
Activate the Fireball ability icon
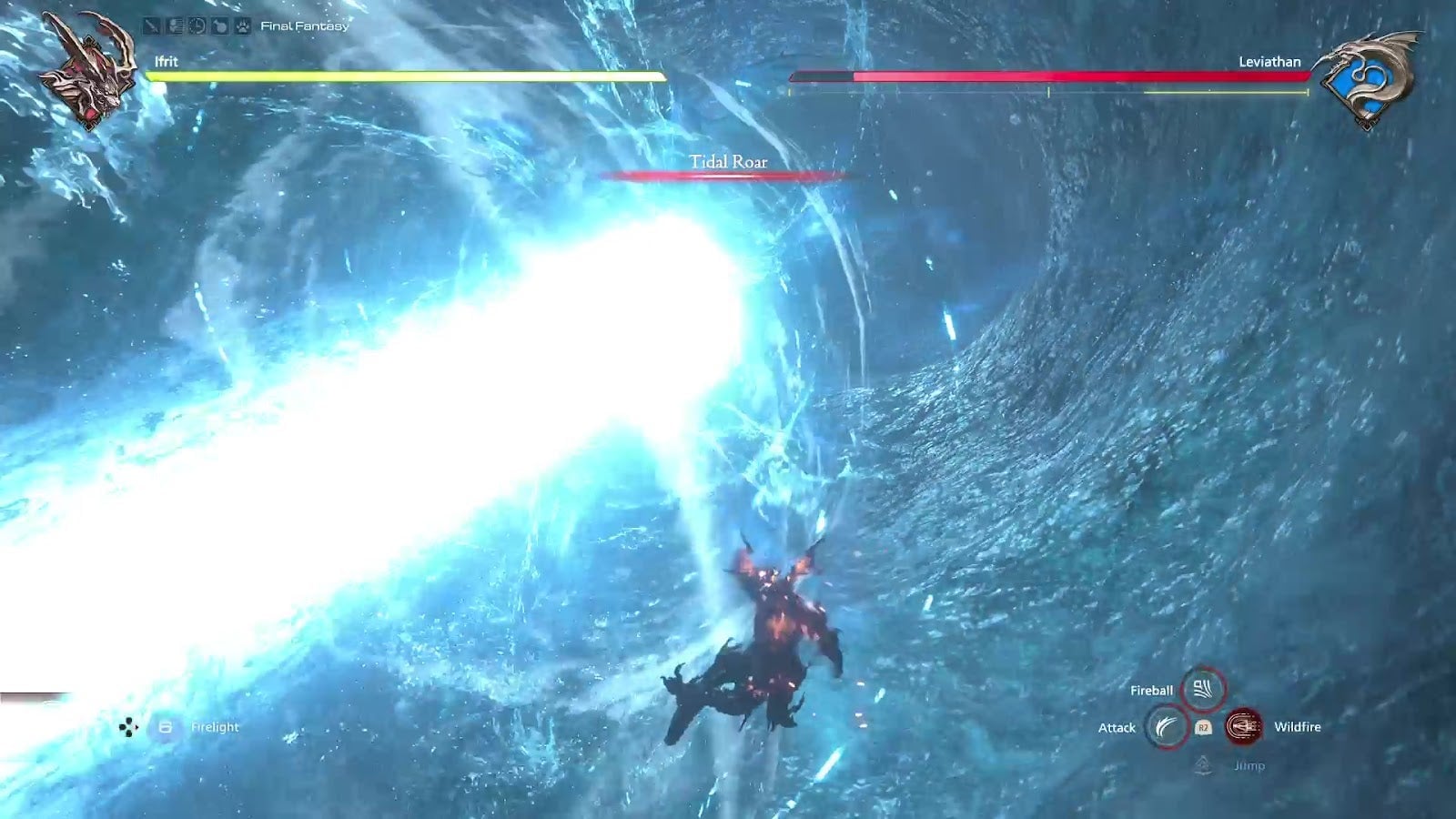click(x=1200, y=689)
